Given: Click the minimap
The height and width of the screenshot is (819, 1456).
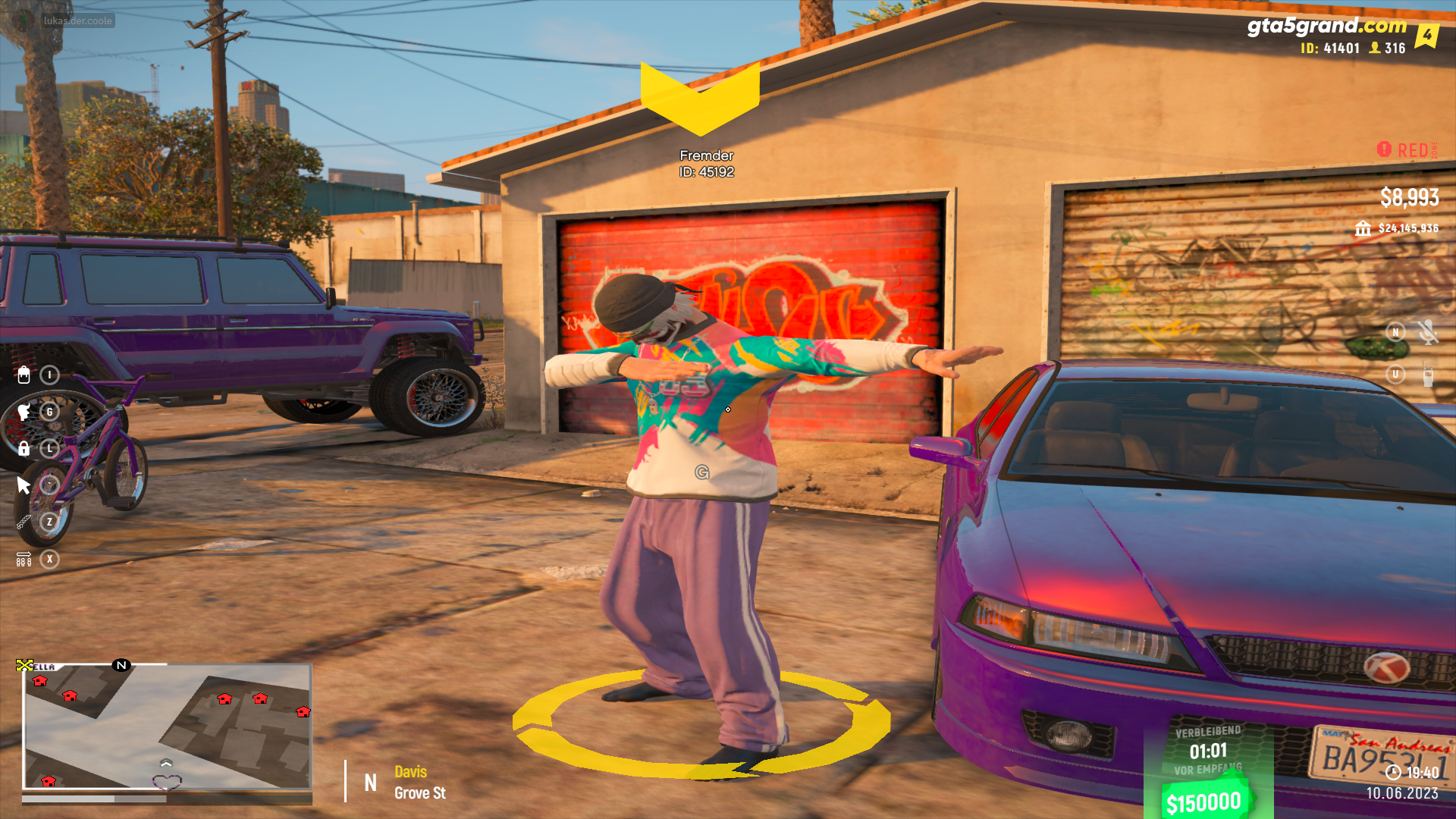Looking at the screenshot, I should 167,726.
